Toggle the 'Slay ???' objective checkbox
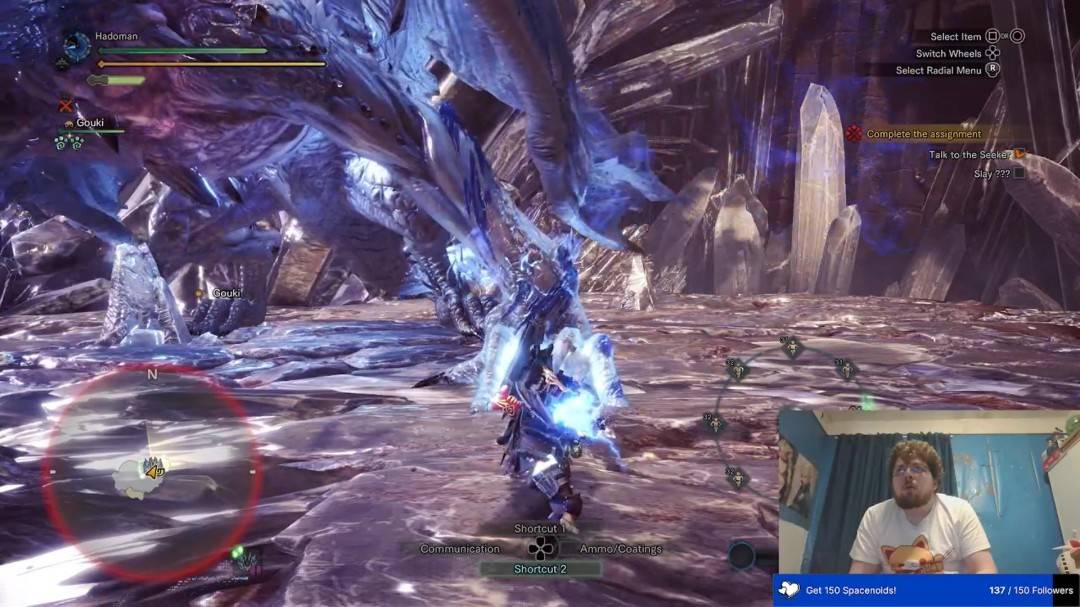 tap(1019, 173)
